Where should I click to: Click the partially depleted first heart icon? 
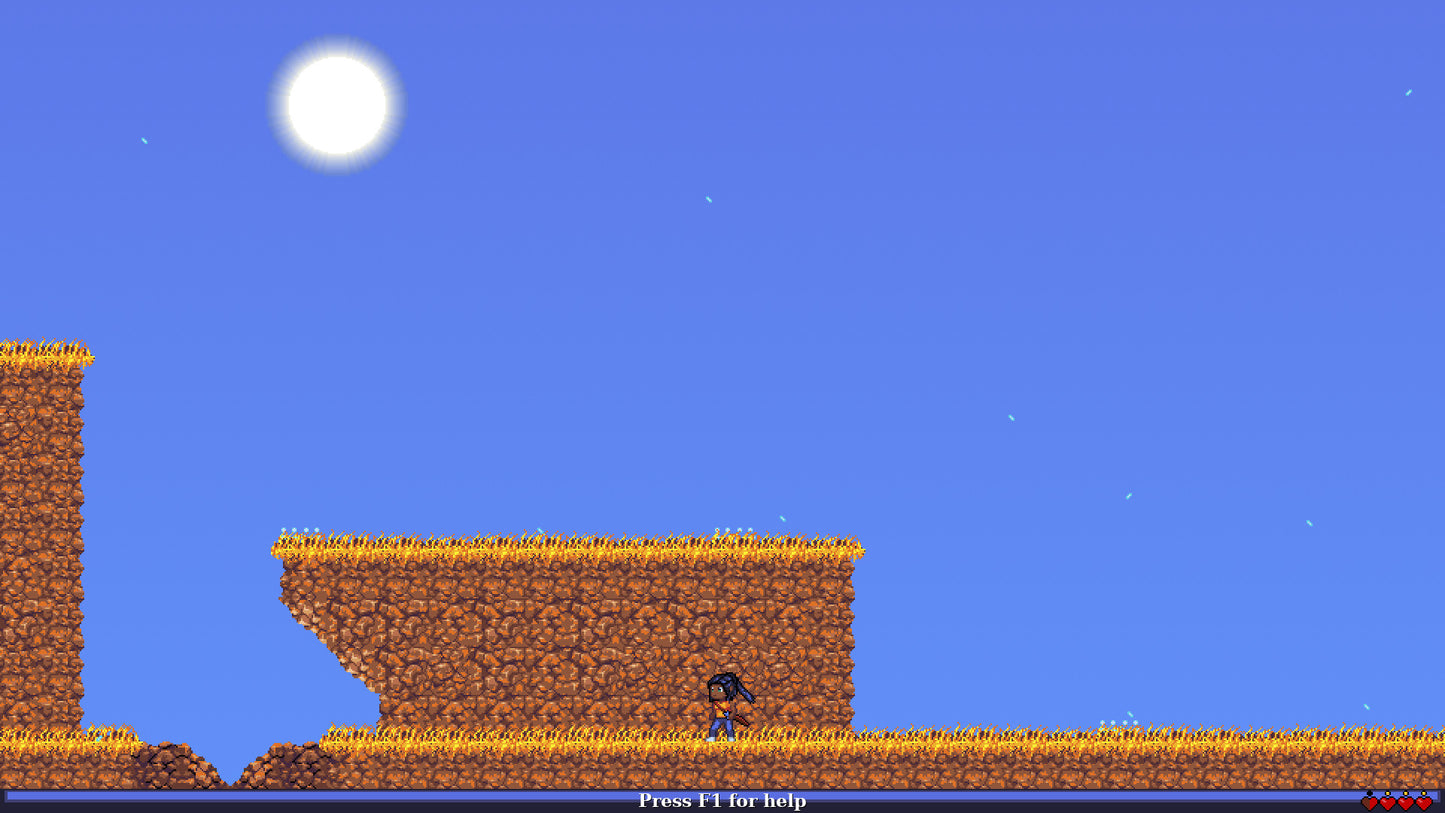1369,804
